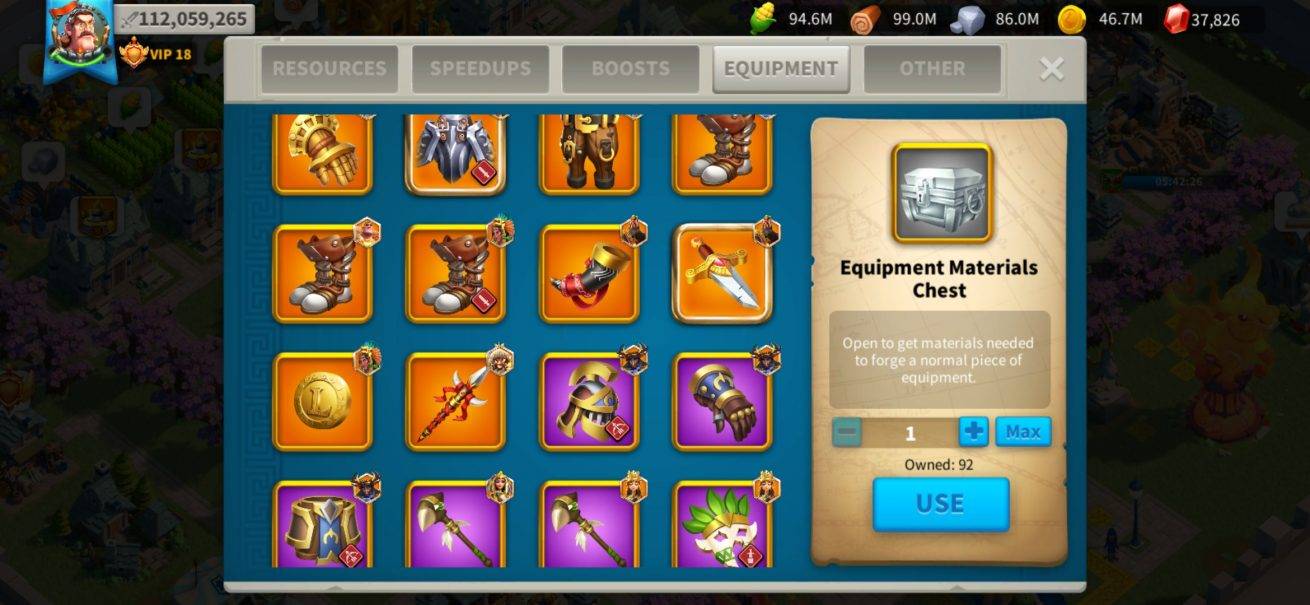Pick the red war horn item
Image resolution: width=1310 pixels, height=605 pixels.
pyautogui.click(x=590, y=274)
